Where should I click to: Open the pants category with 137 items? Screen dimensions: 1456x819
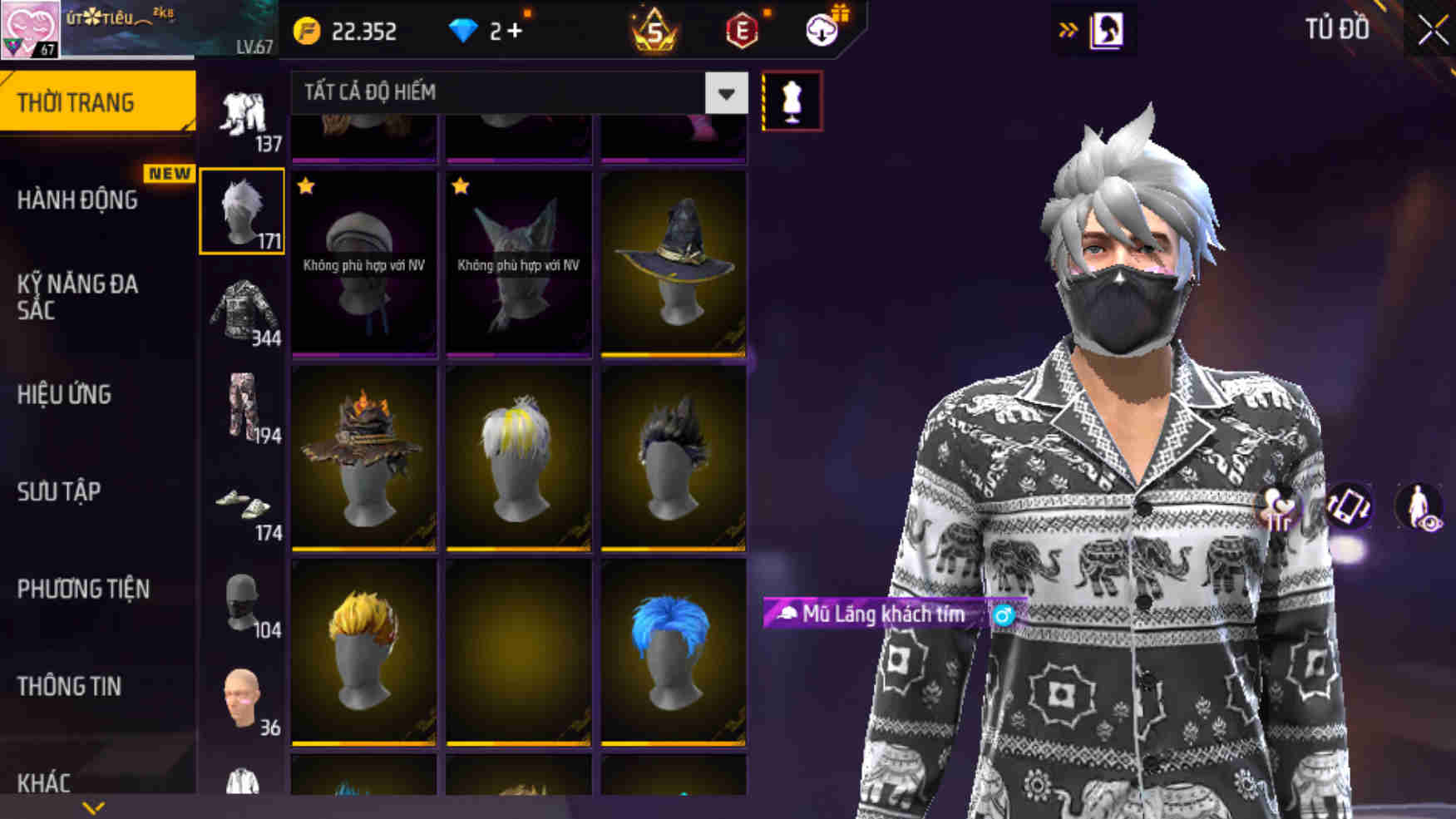tap(242, 112)
